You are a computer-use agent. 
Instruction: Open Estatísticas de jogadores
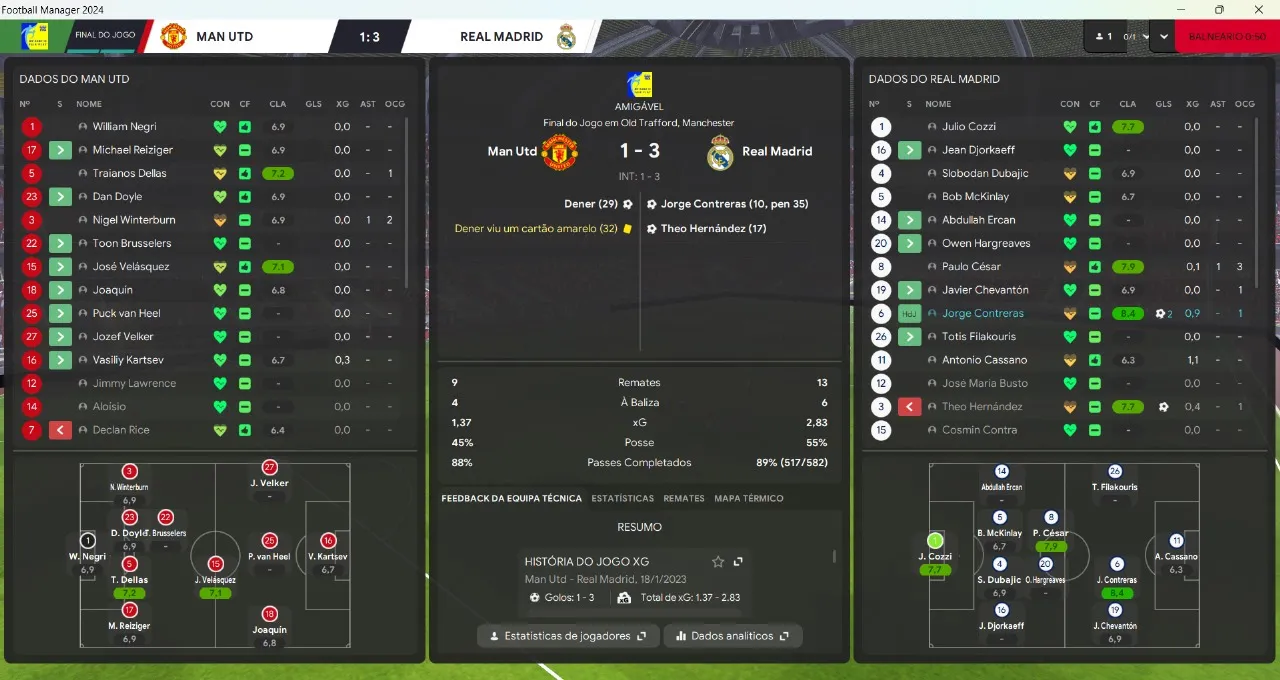tap(567, 636)
